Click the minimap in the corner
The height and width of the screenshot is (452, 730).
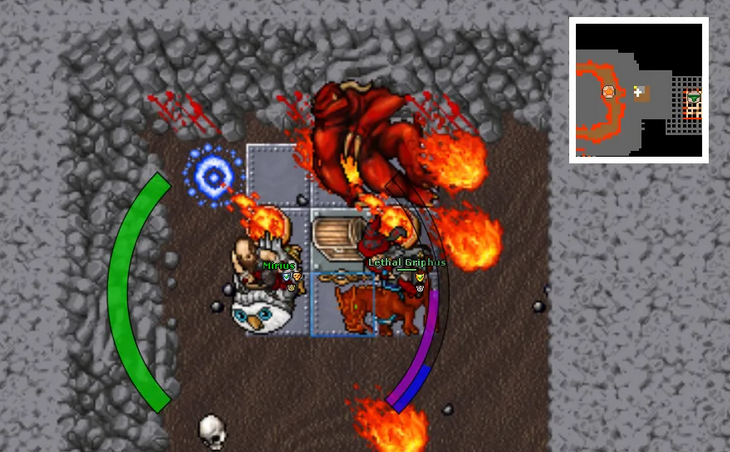pos(638,90)
